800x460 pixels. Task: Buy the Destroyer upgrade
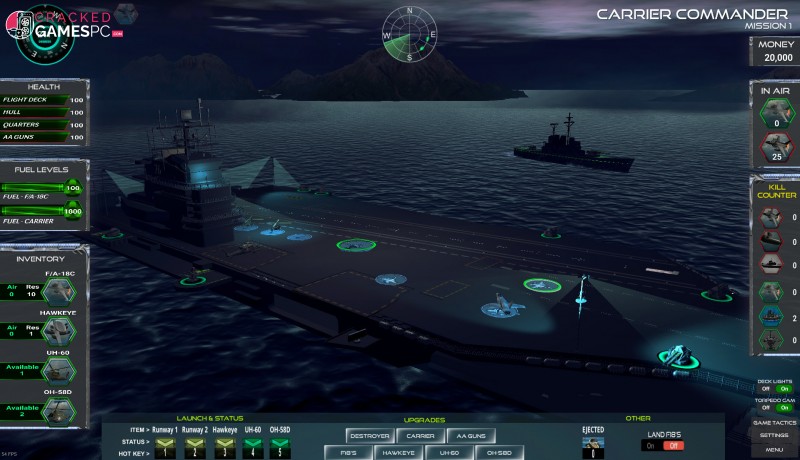369,435
